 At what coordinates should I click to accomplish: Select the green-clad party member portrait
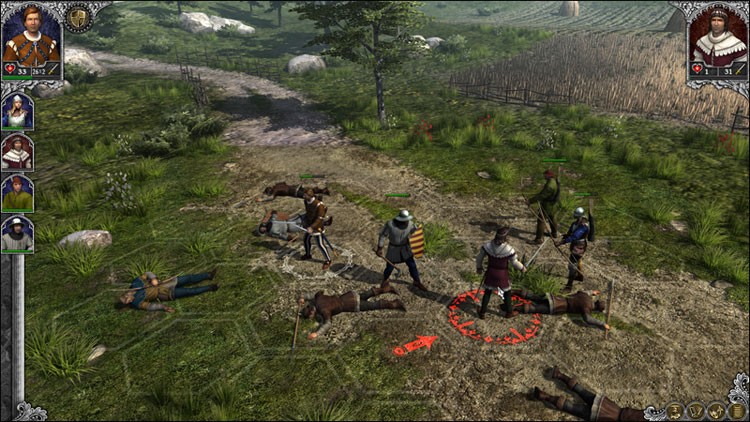[17, 192]
